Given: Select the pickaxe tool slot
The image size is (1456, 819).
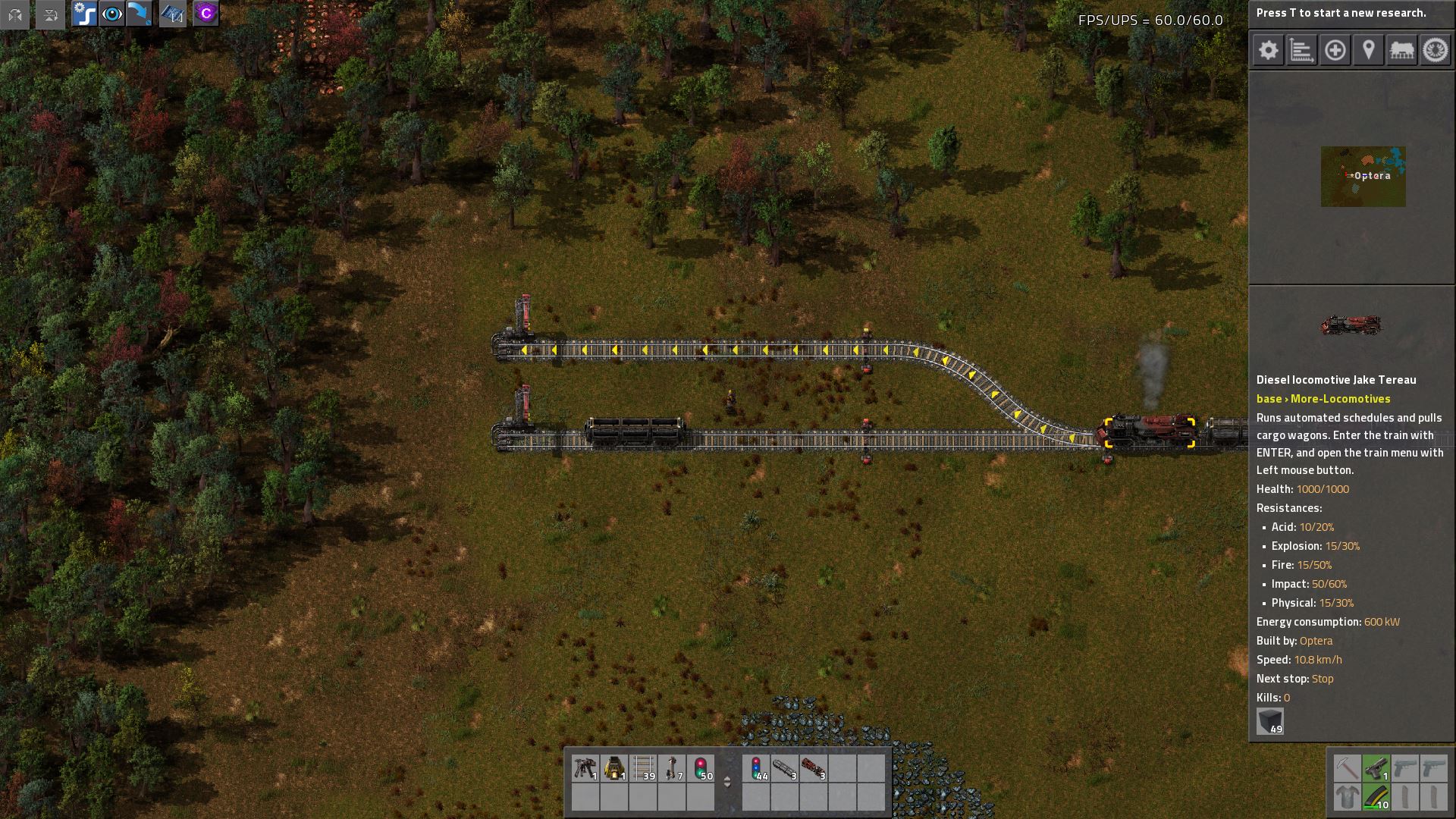Looking at the screenshot, I should 1347,769.
